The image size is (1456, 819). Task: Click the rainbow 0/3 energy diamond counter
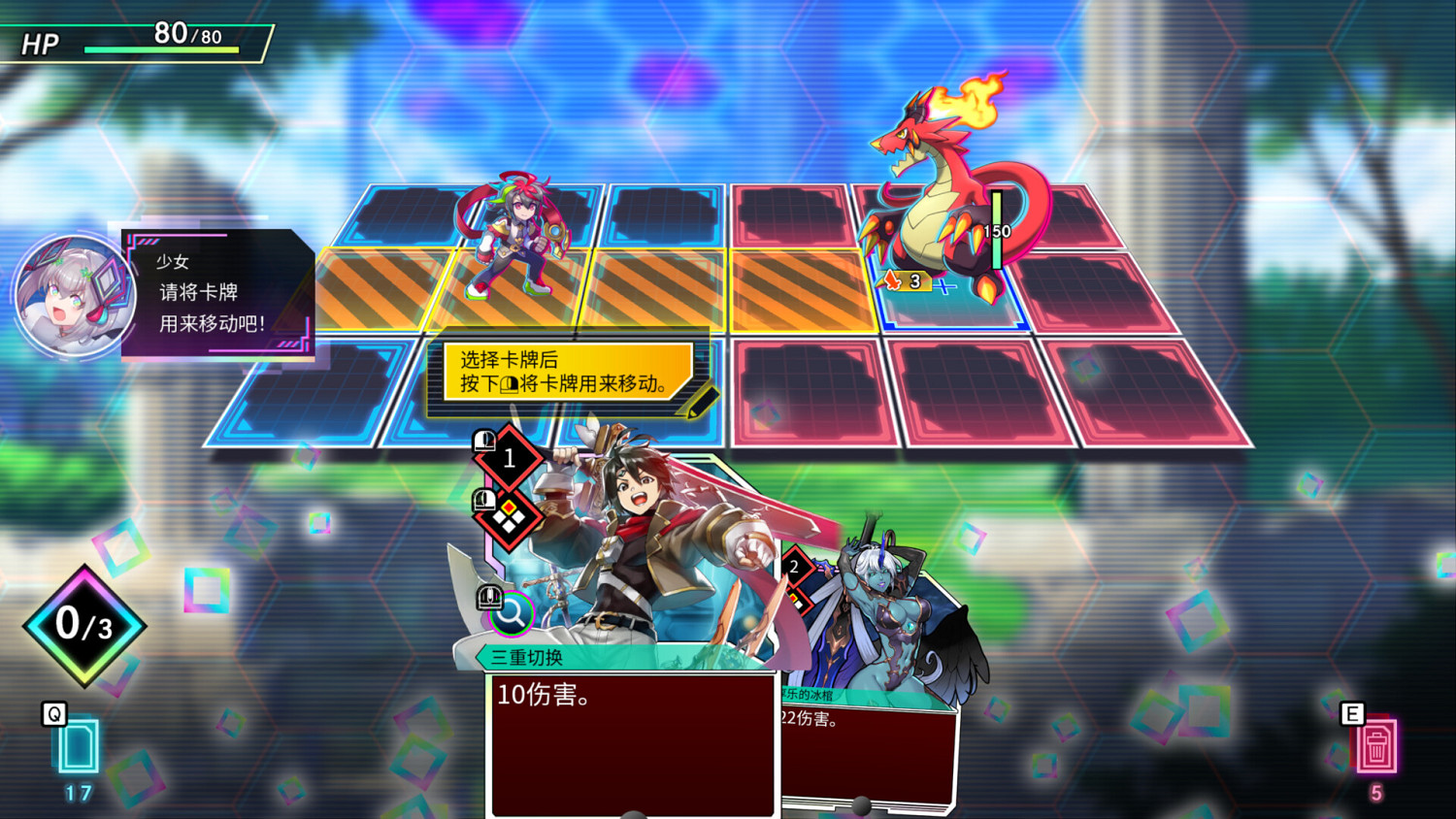[83, 625]
